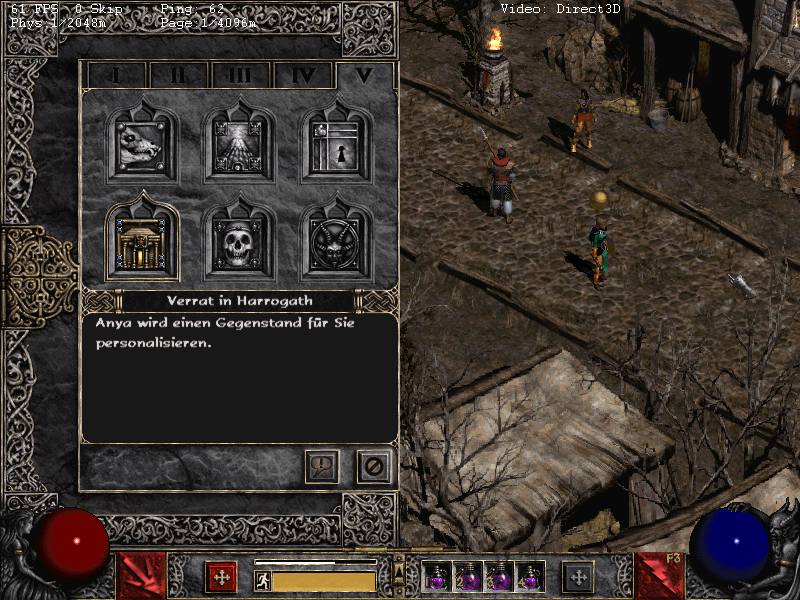Viewport: 800px width, 600px height.
Task: Click the grey cross button beside the belt
Action: pos(577,577)
